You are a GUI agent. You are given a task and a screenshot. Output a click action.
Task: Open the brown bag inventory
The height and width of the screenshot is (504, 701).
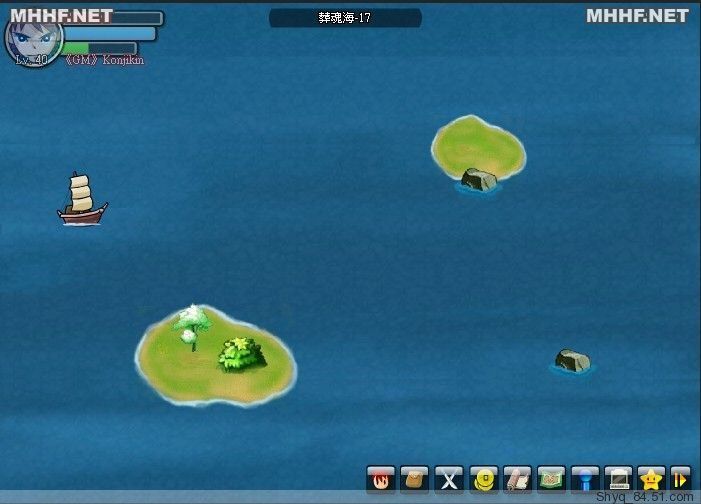414,479
